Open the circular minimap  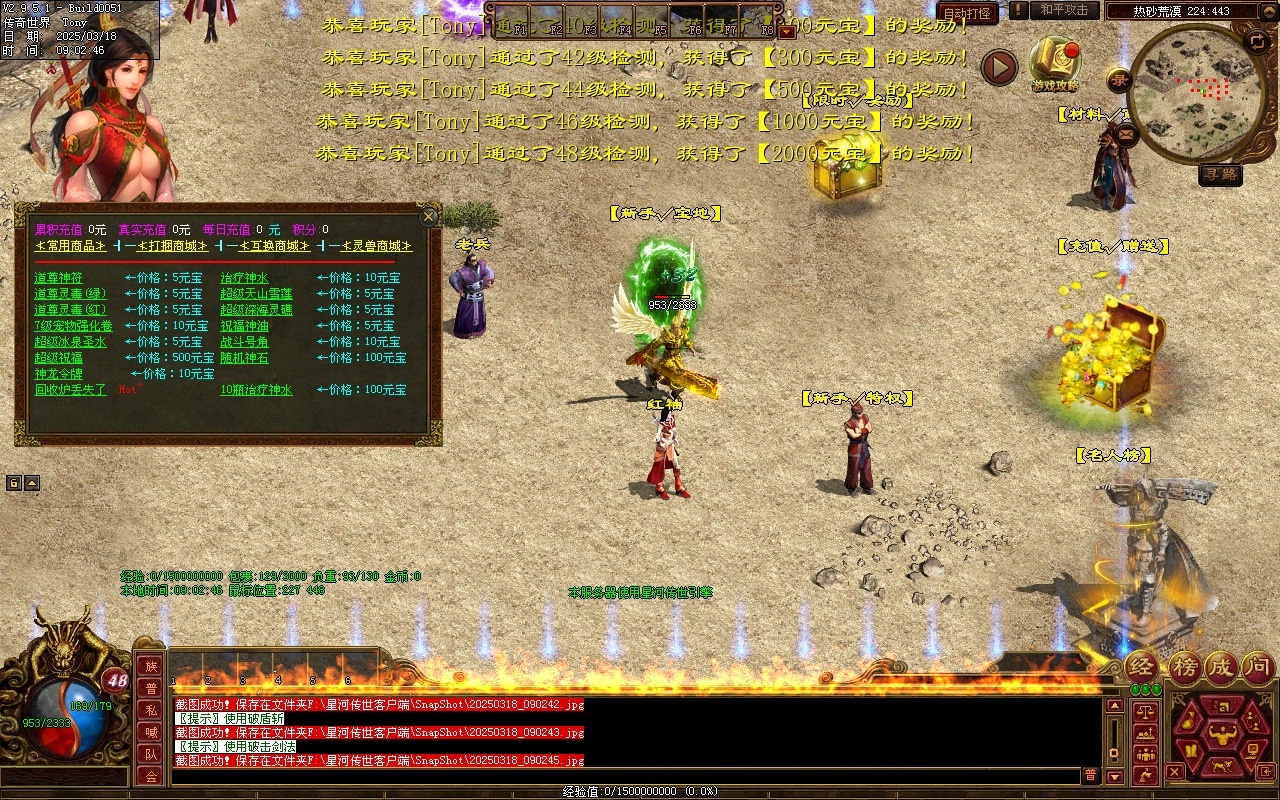(1196, 95)
